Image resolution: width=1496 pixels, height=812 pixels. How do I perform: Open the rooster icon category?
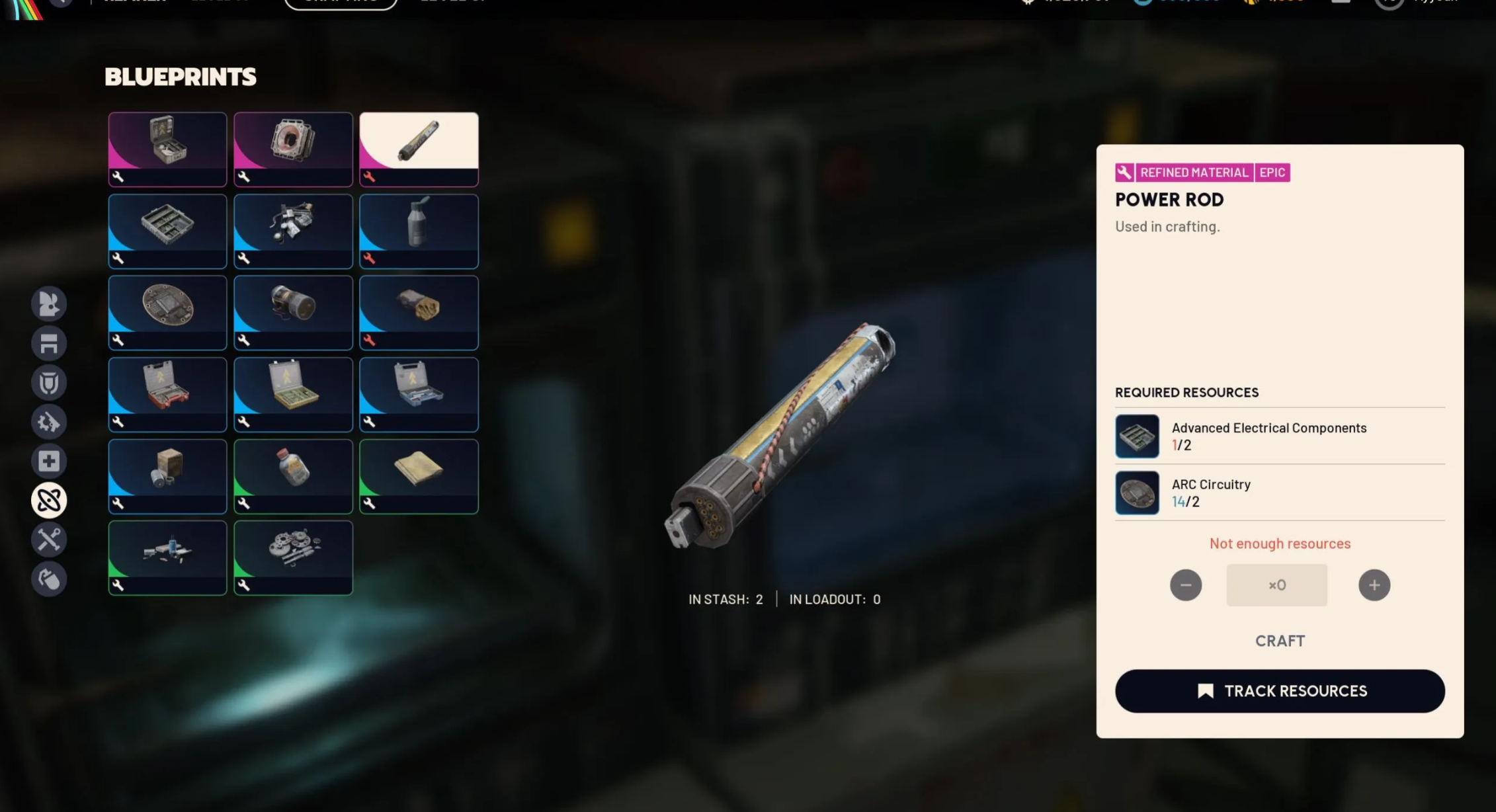[x=49, y=304]
